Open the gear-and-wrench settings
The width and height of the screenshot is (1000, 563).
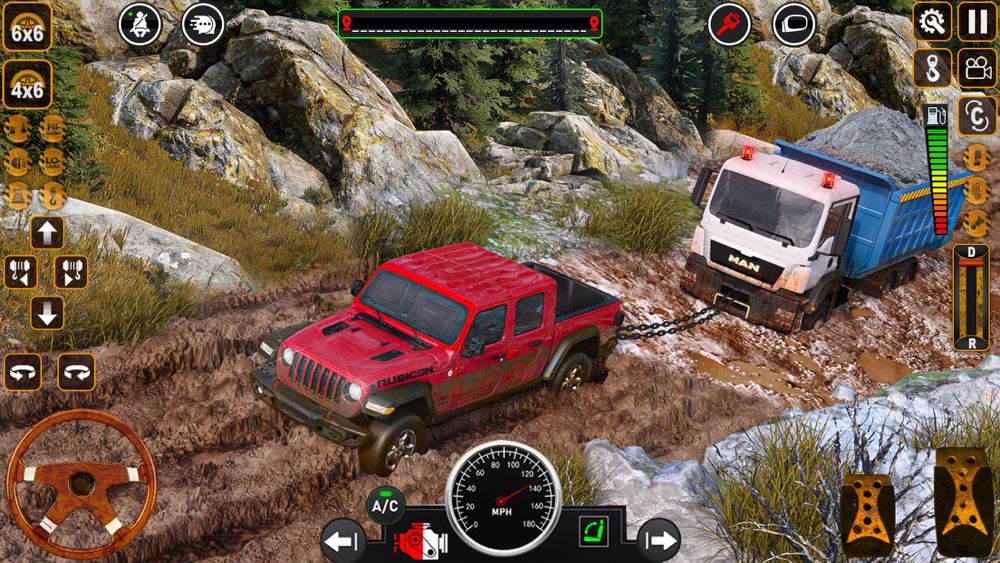point(932,21)
